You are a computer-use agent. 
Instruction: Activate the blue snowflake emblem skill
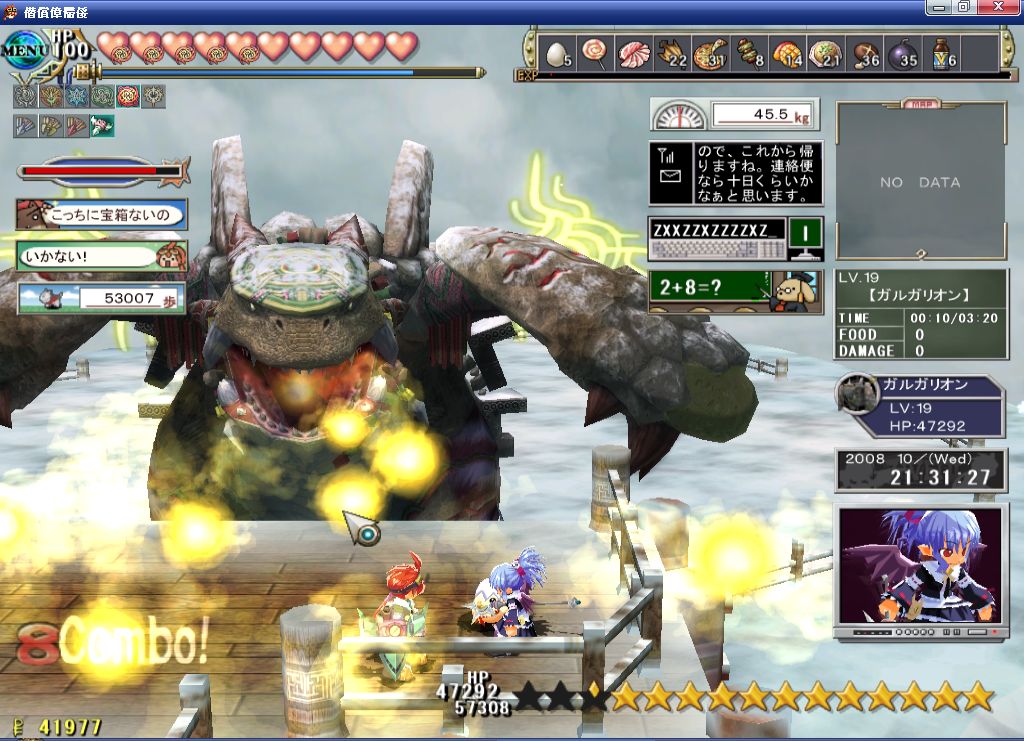pos(76,96)
